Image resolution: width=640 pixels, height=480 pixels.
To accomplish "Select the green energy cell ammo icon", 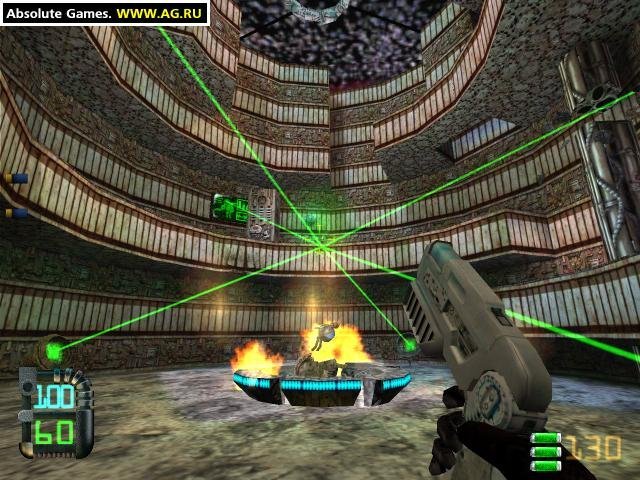I will (x=544, y=449).
